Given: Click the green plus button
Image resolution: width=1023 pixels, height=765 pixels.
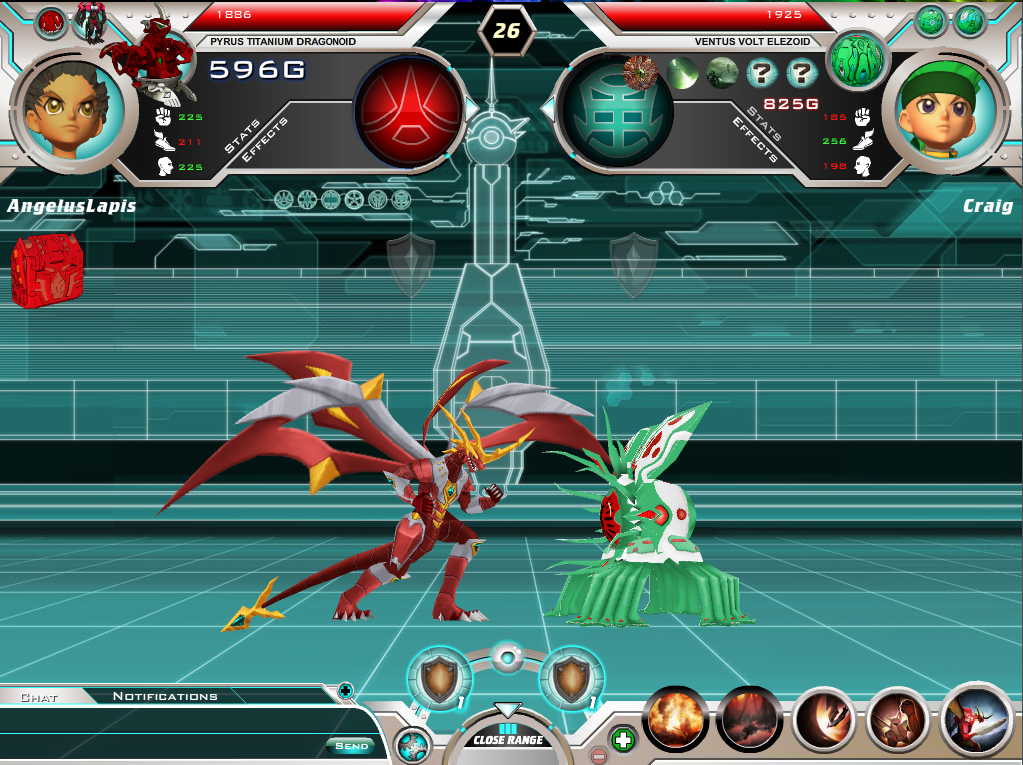Looking at the screenshot, I should 623,741.
